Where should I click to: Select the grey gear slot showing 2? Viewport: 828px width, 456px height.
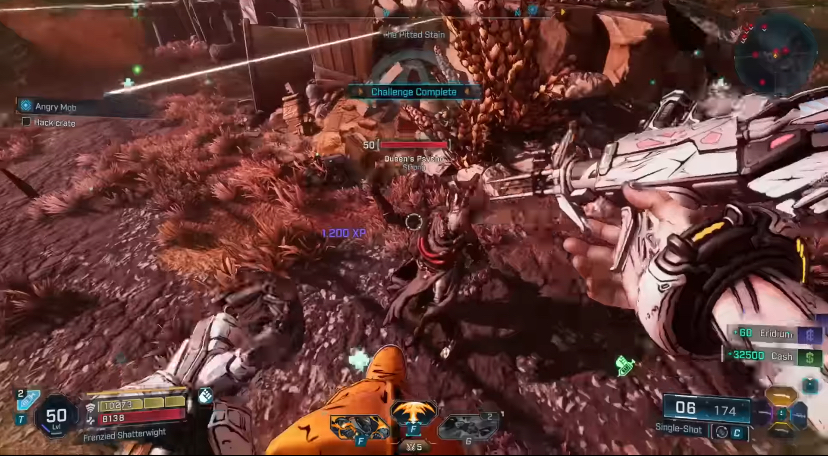click(468, 426)
